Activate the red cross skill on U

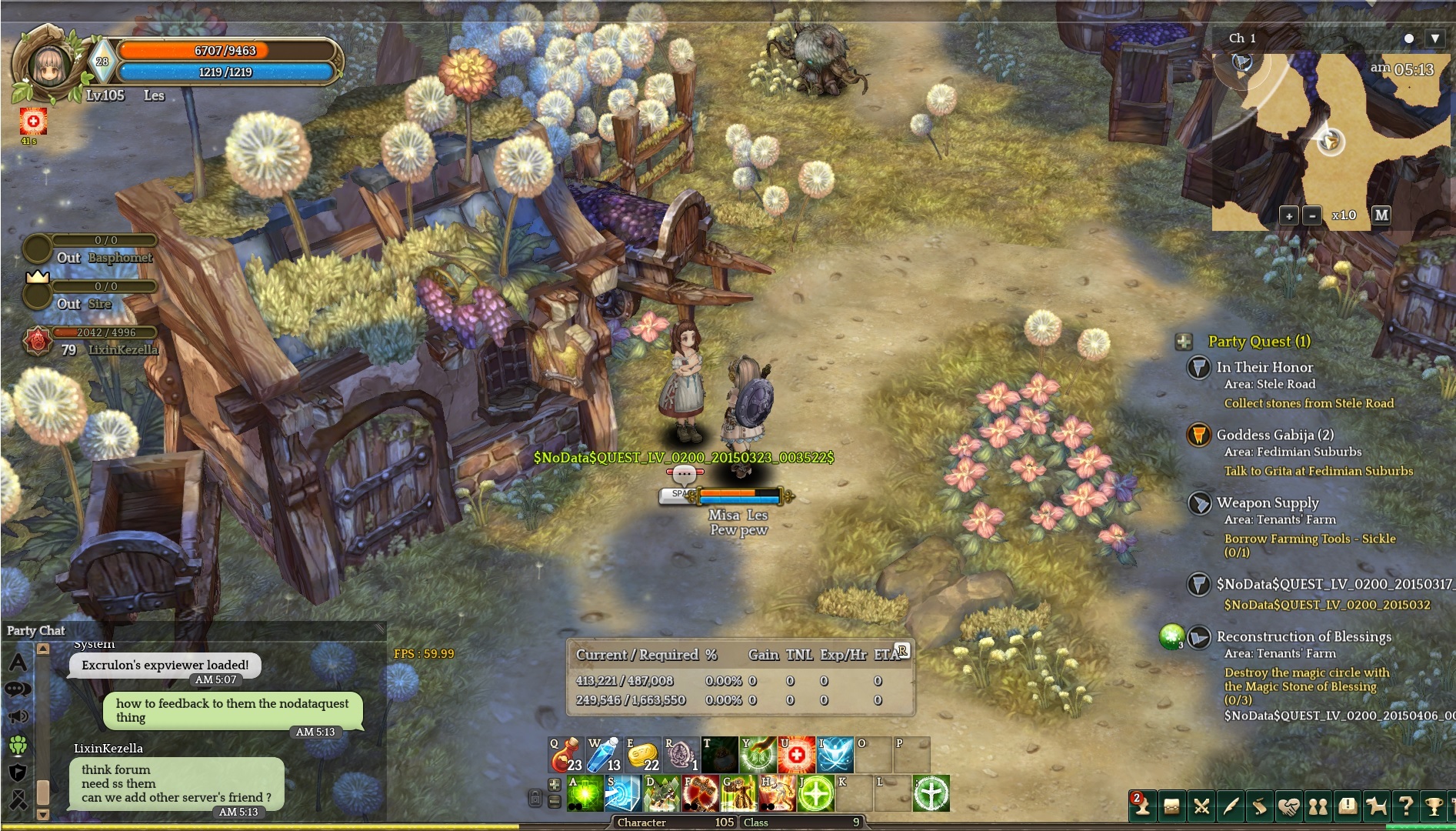point(796,755)
